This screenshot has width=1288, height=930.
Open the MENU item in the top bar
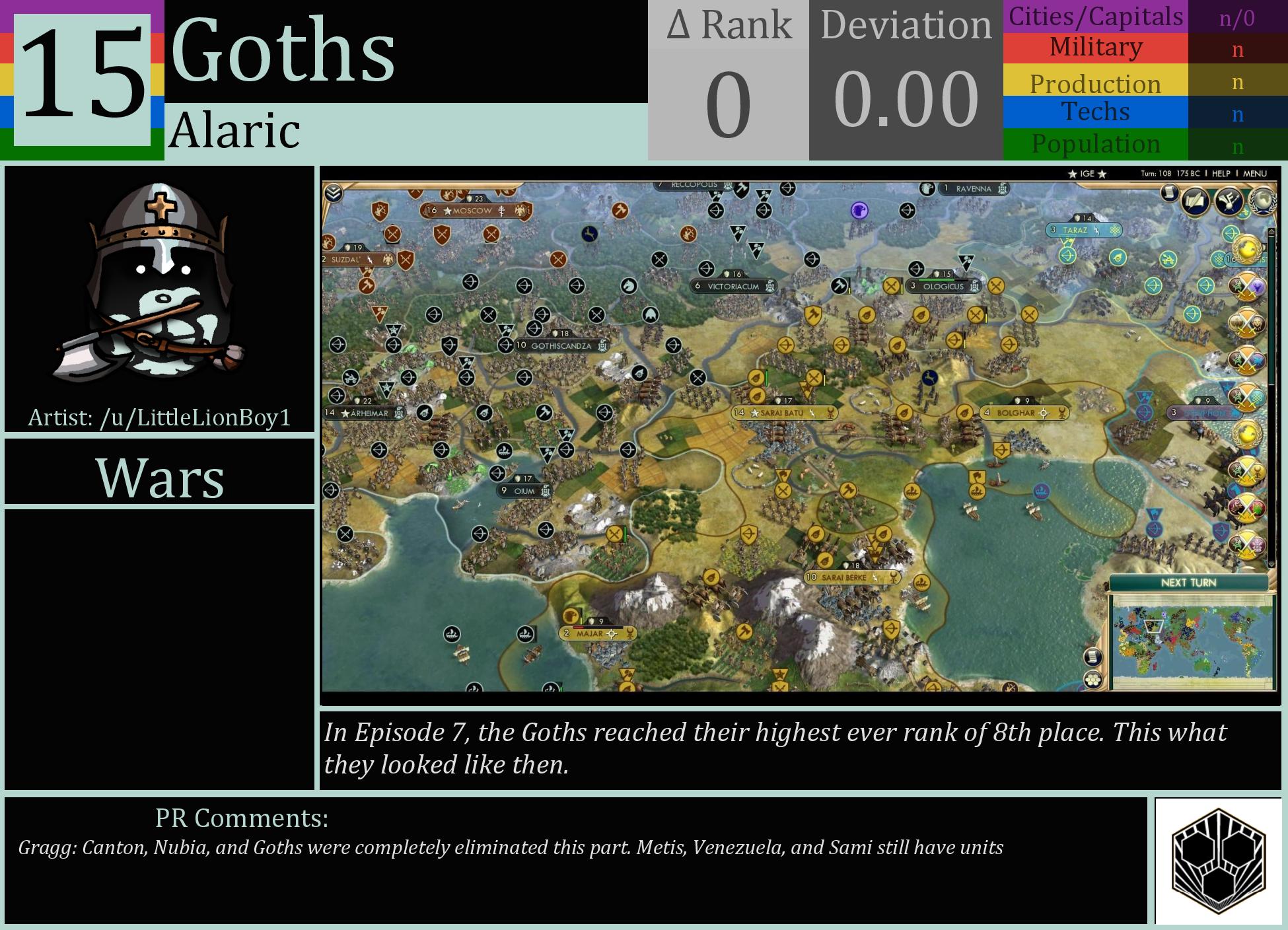1256,174
